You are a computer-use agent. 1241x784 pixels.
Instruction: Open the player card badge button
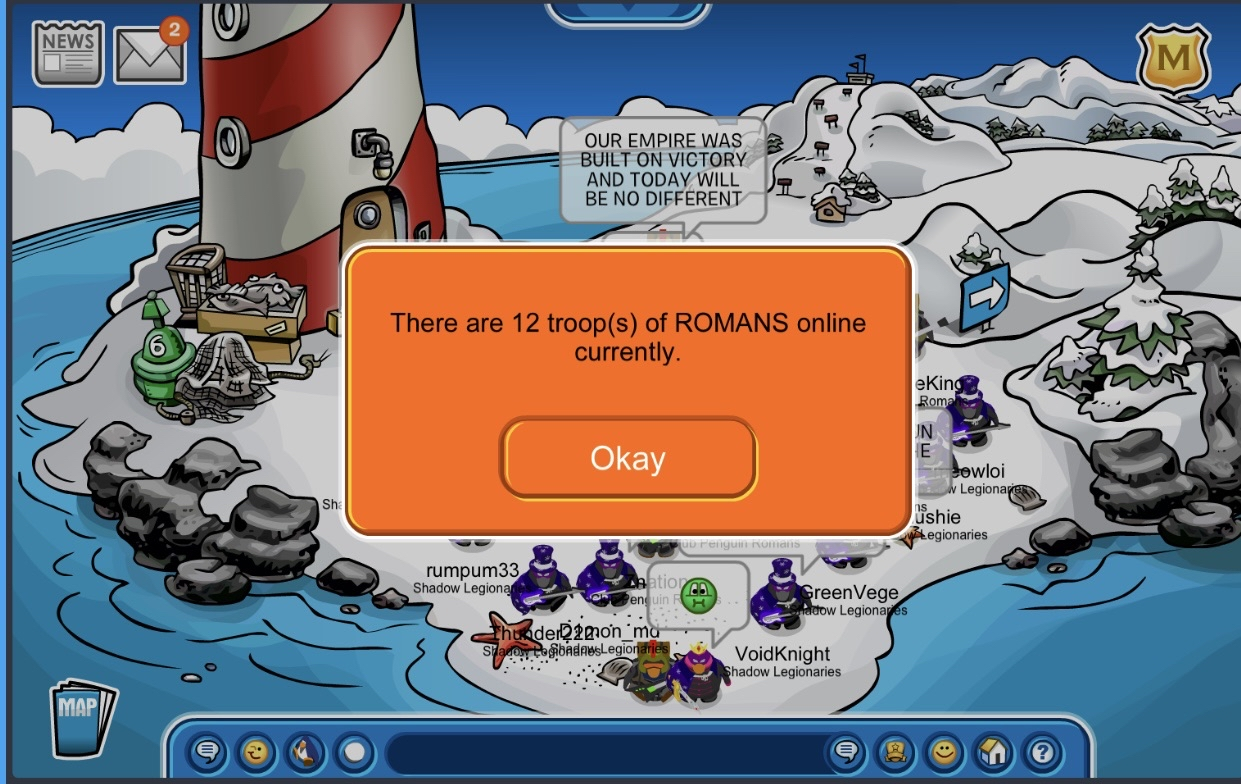coord(895,750)
